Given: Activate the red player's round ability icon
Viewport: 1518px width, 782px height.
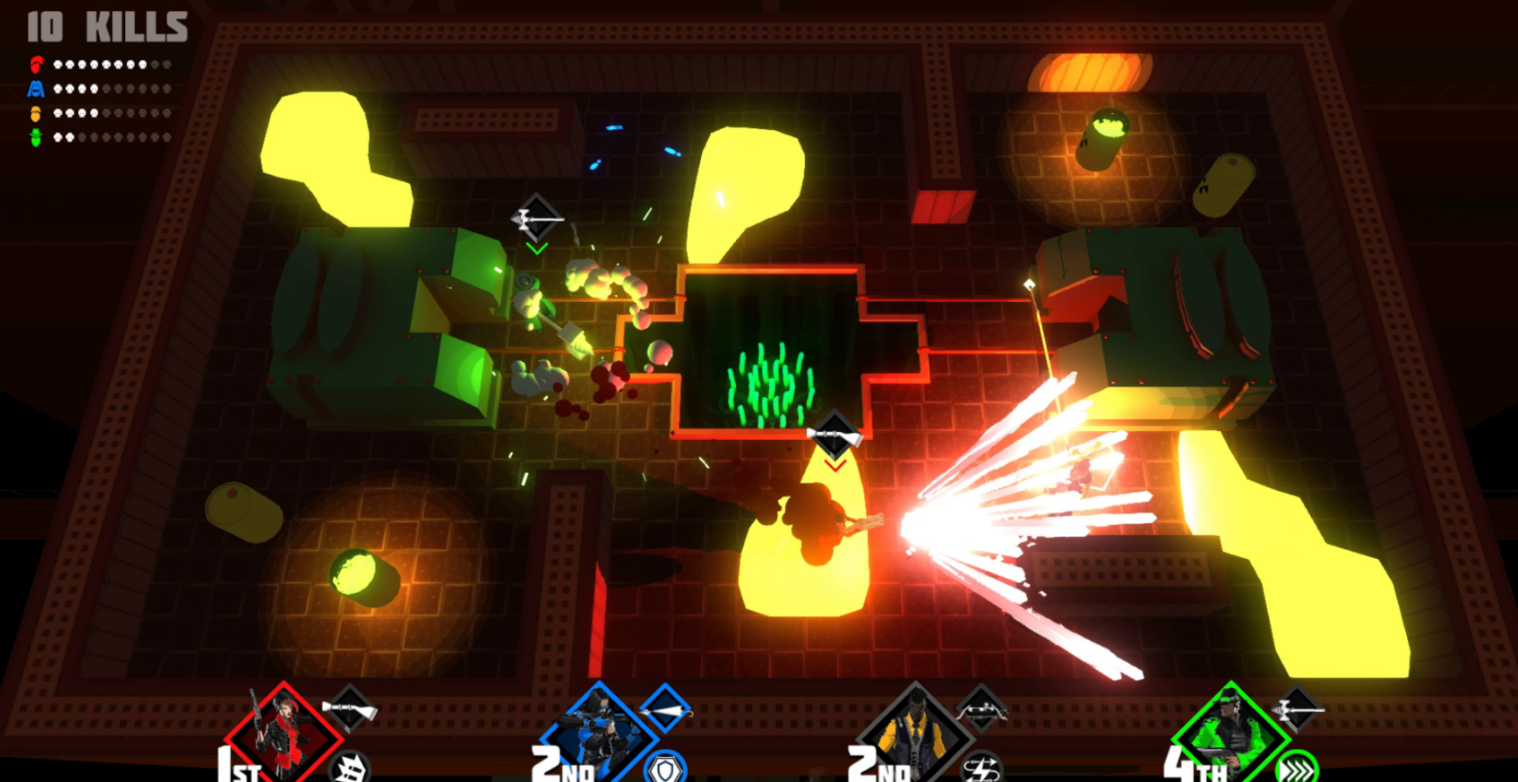Looking at the screenshot, I should [349, 768].
